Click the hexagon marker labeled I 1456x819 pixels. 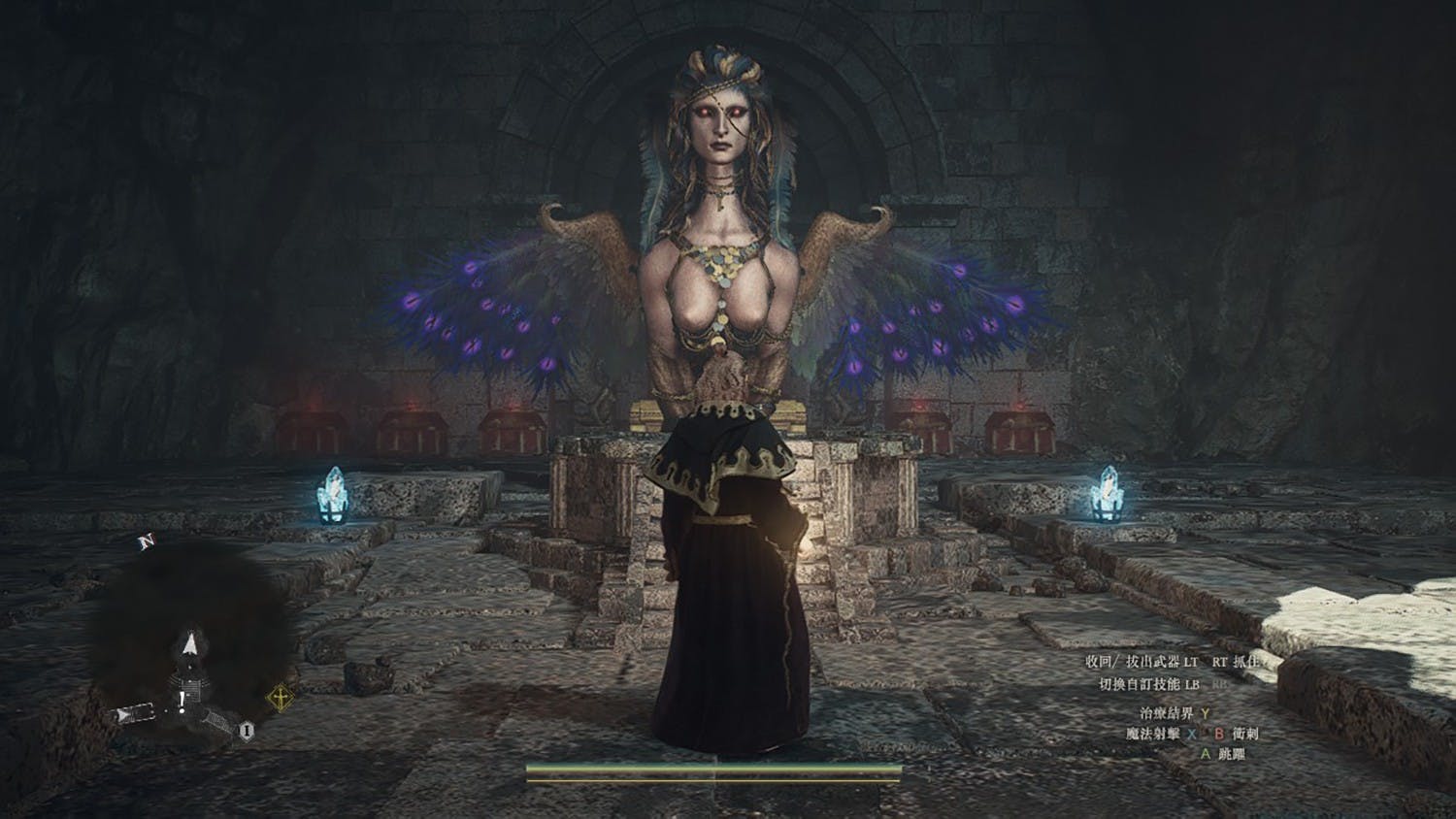248,730
